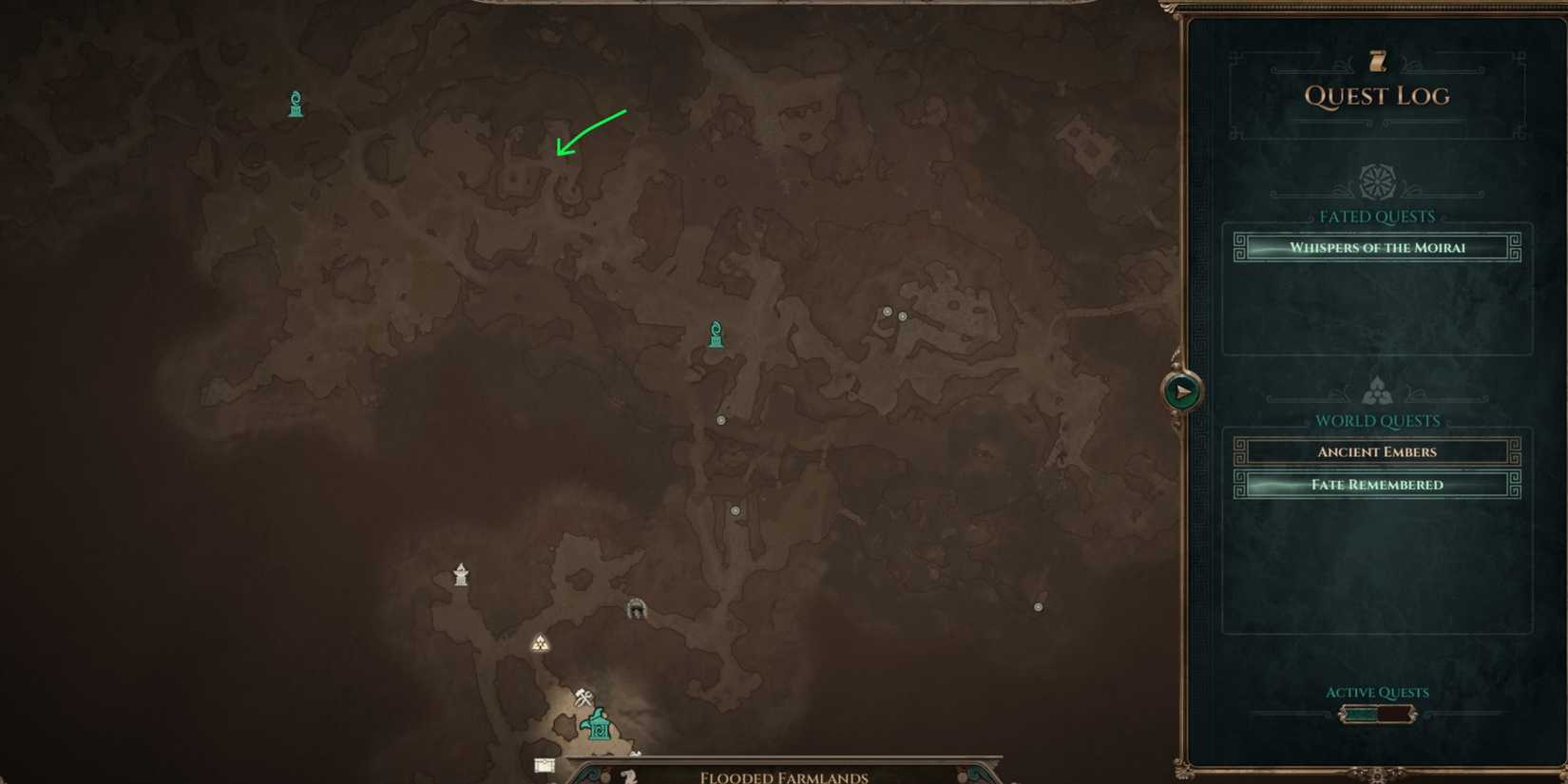The image size is (1568, 784).
Task: Open the teal waypoint icon near Flooded Farmlands
Action: click(599, 727)
